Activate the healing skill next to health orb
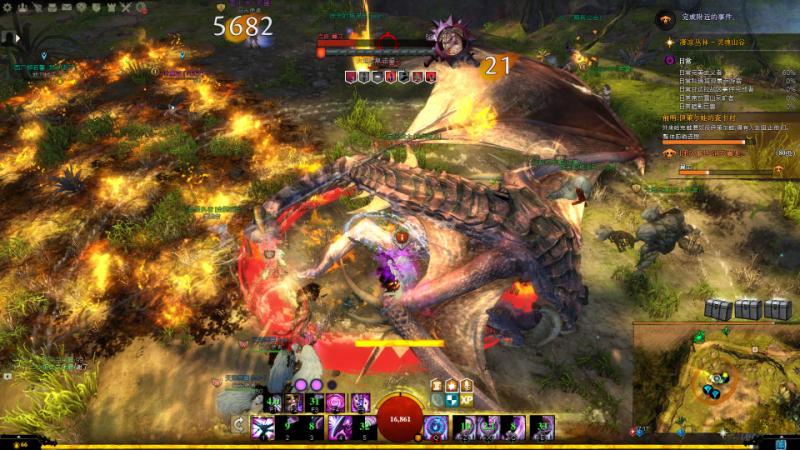The width and height of the screenshot is (800, 450). pos(434,428)
